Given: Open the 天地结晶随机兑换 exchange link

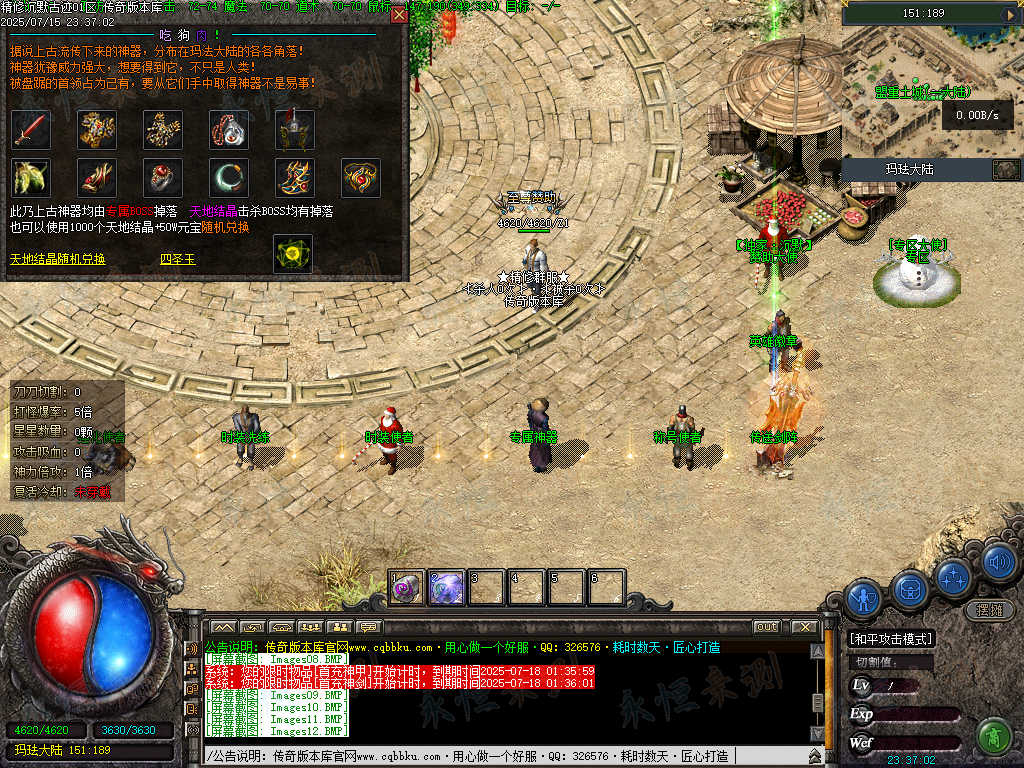Looking at the screenshot, I should [57, 259].
